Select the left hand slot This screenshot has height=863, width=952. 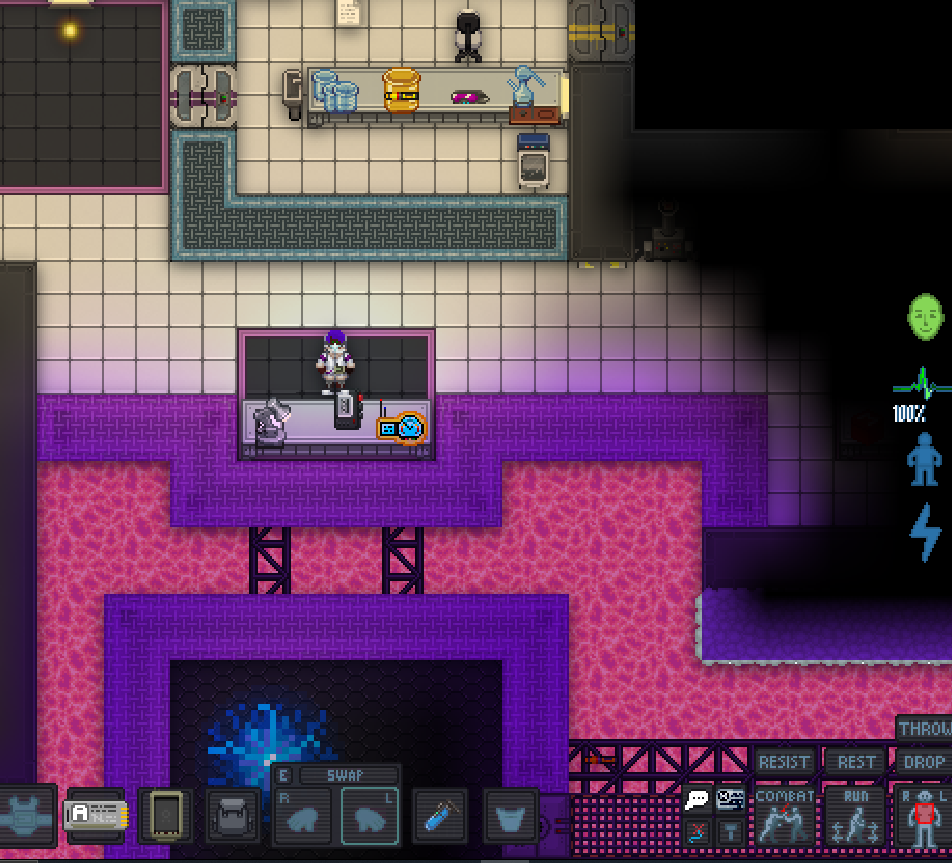369,817
